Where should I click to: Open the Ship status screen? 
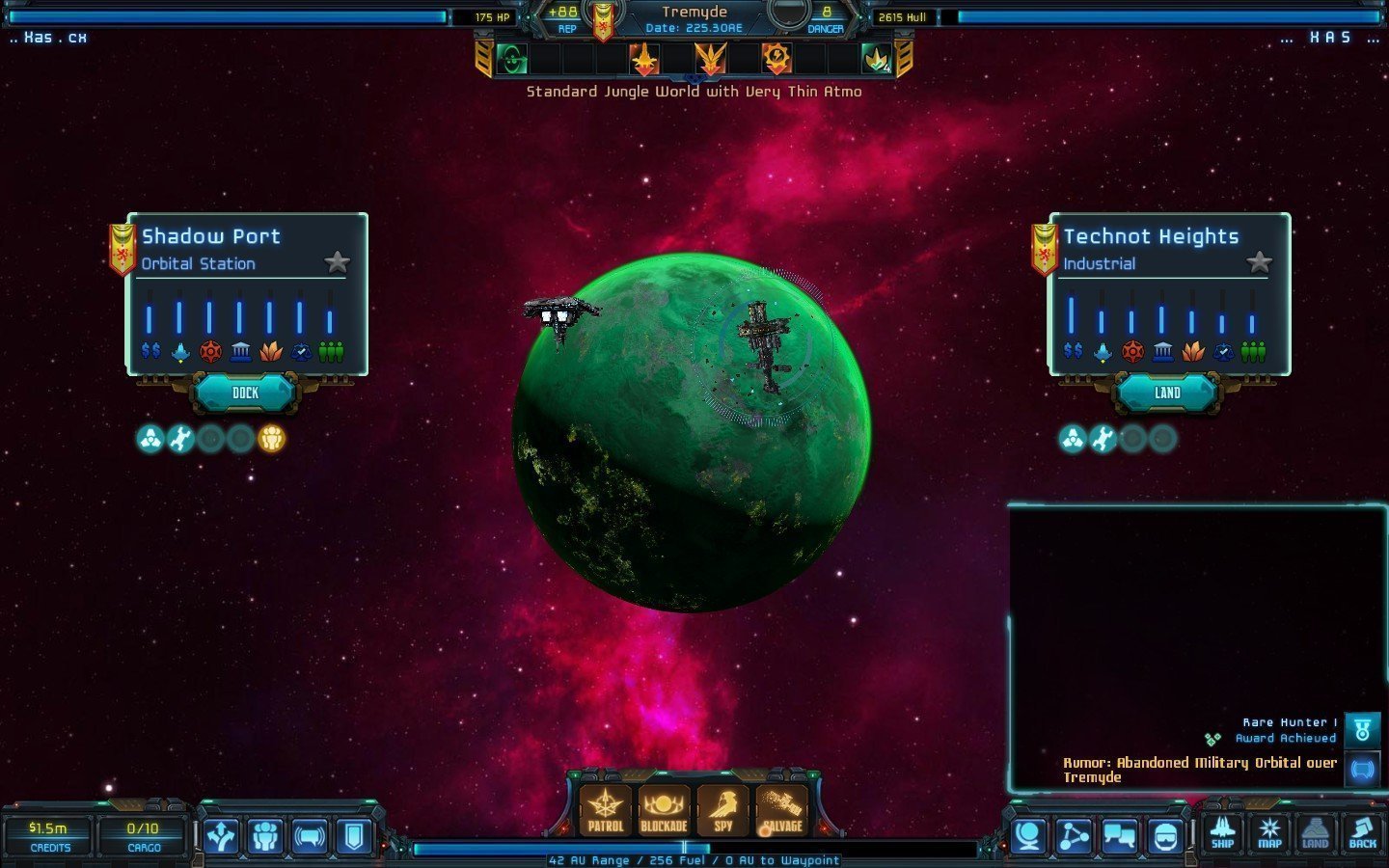click(x=1222, y=833)
